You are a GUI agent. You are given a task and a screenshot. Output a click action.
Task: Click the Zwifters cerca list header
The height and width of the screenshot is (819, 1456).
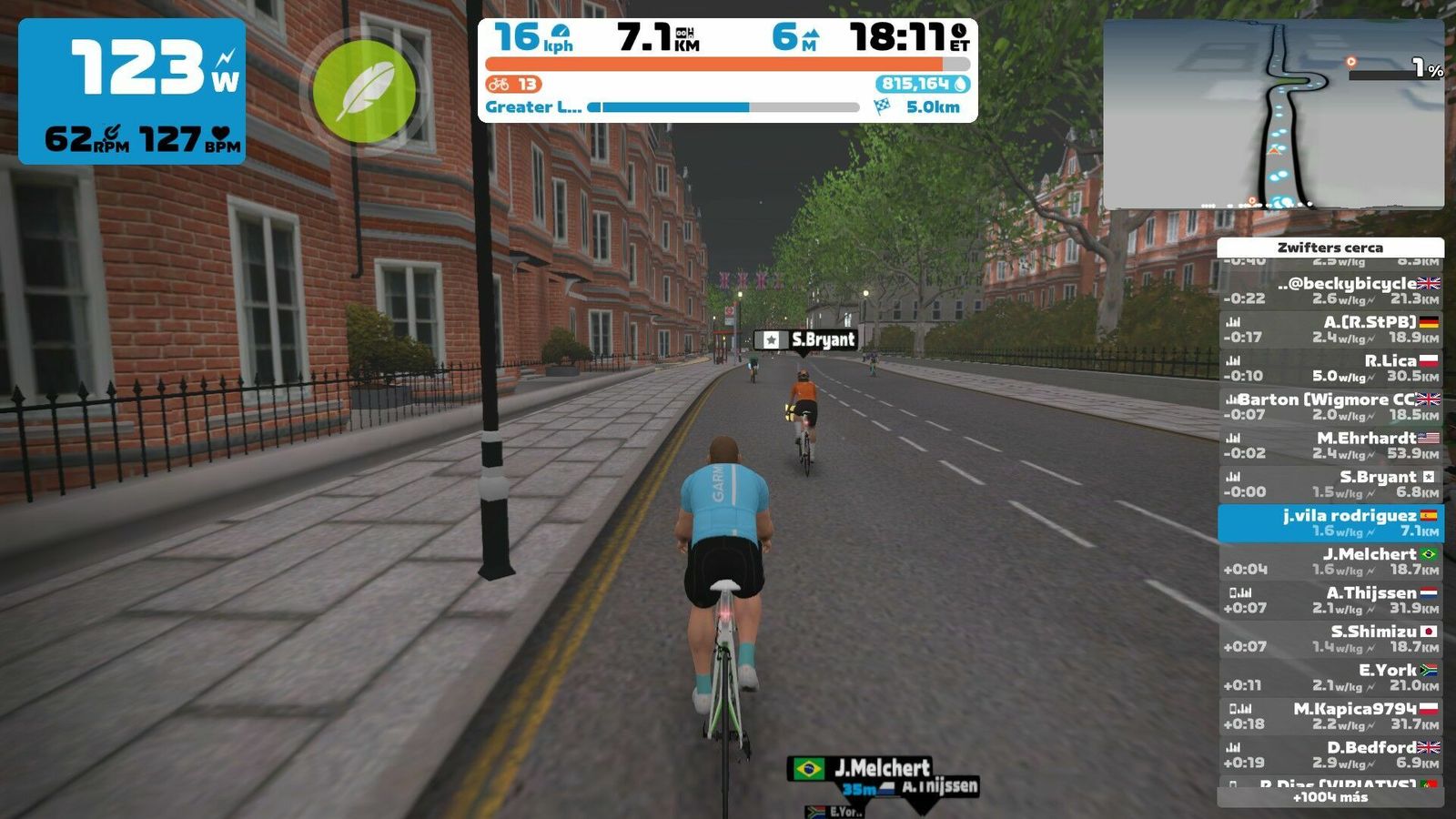(1330, 248)
